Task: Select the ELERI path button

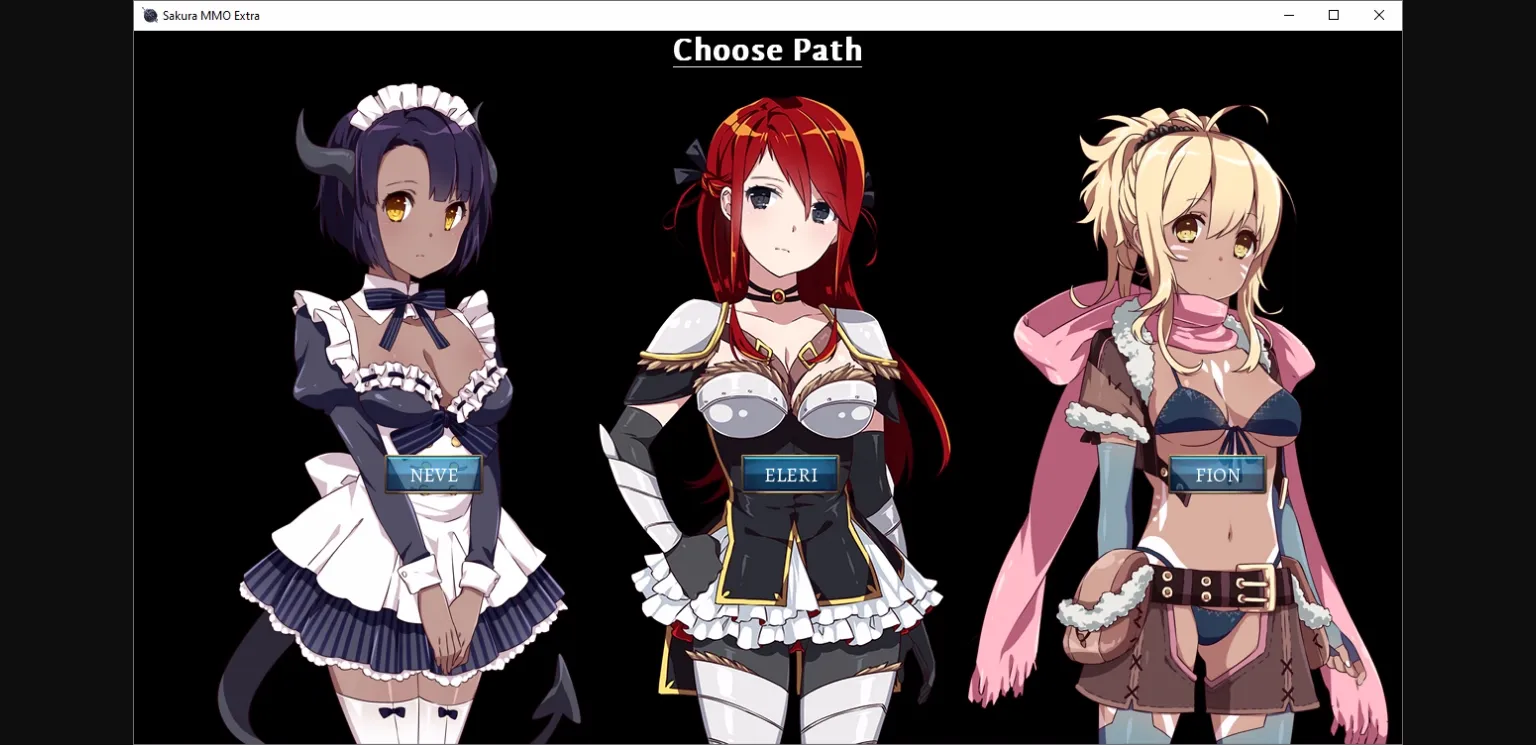Action: [790, 474]
